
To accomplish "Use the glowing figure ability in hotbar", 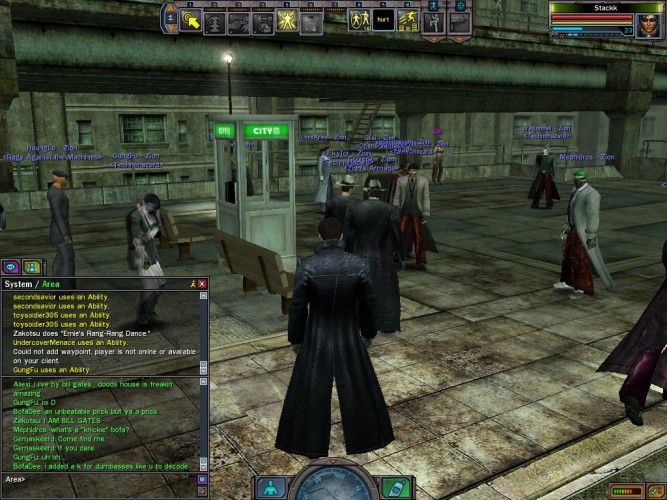I will tap(285, 20).
